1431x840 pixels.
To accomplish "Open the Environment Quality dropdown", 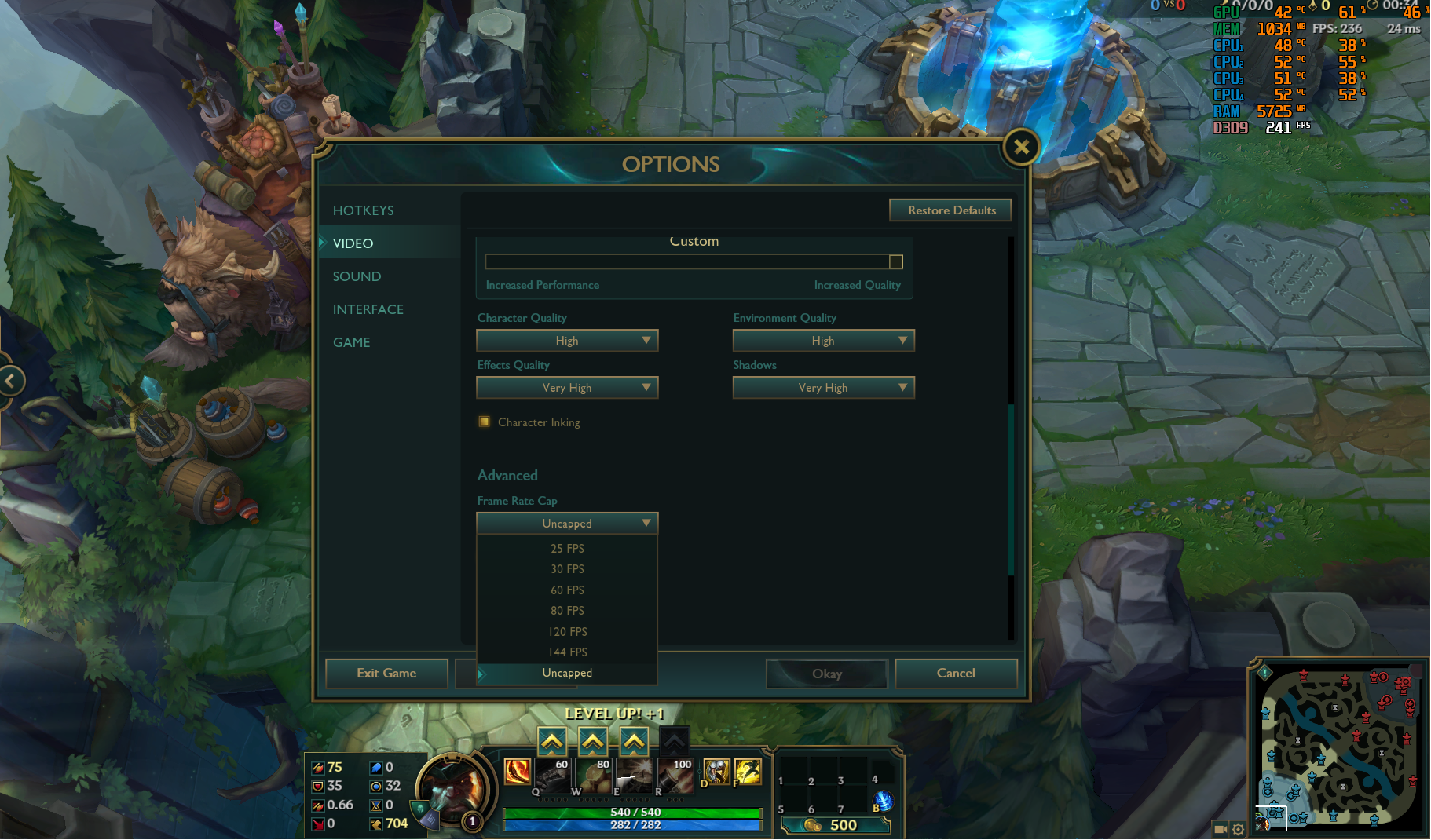I will pos(823,340).
